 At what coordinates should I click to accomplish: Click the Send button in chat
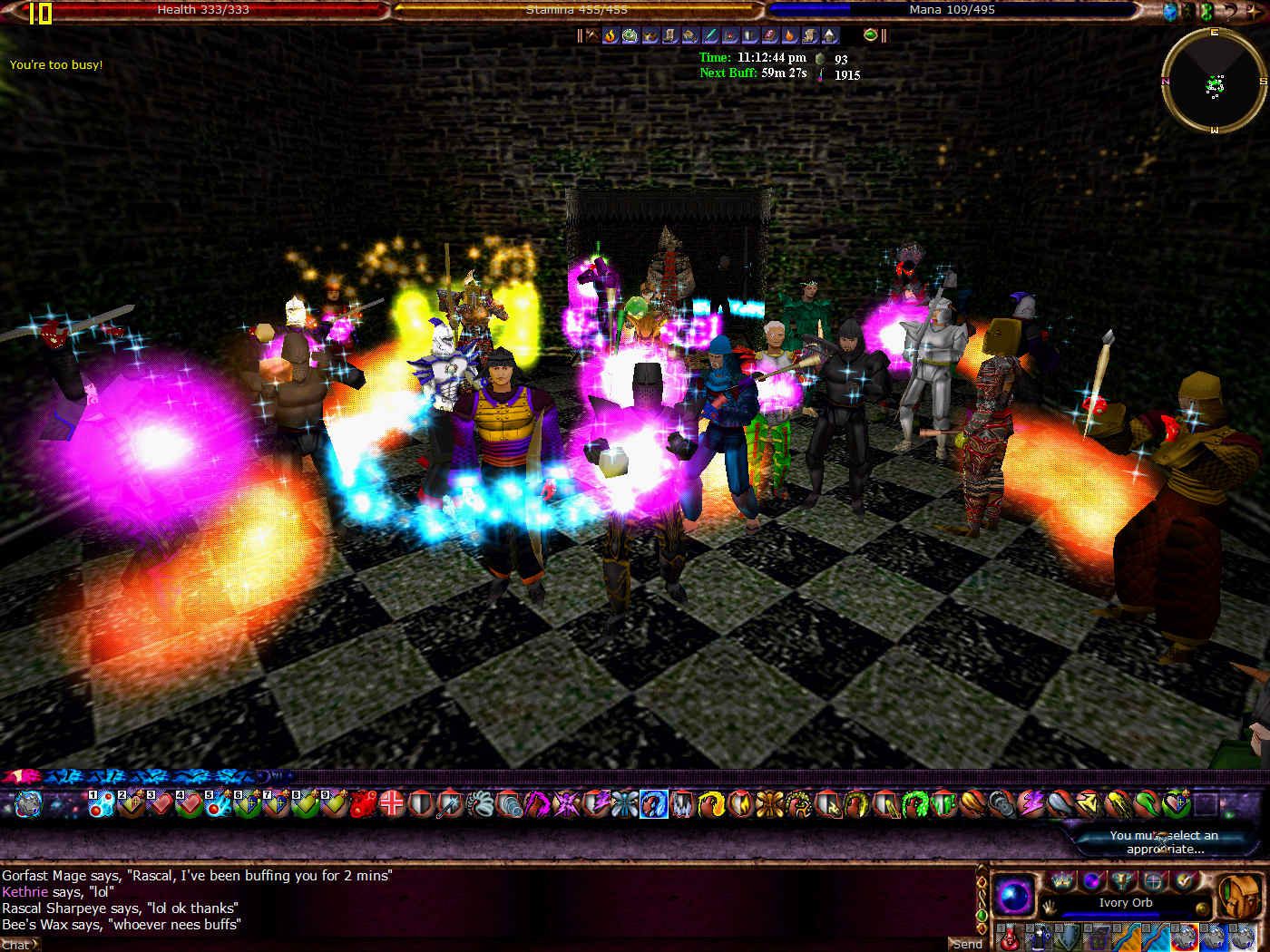(x=966, y=944)
